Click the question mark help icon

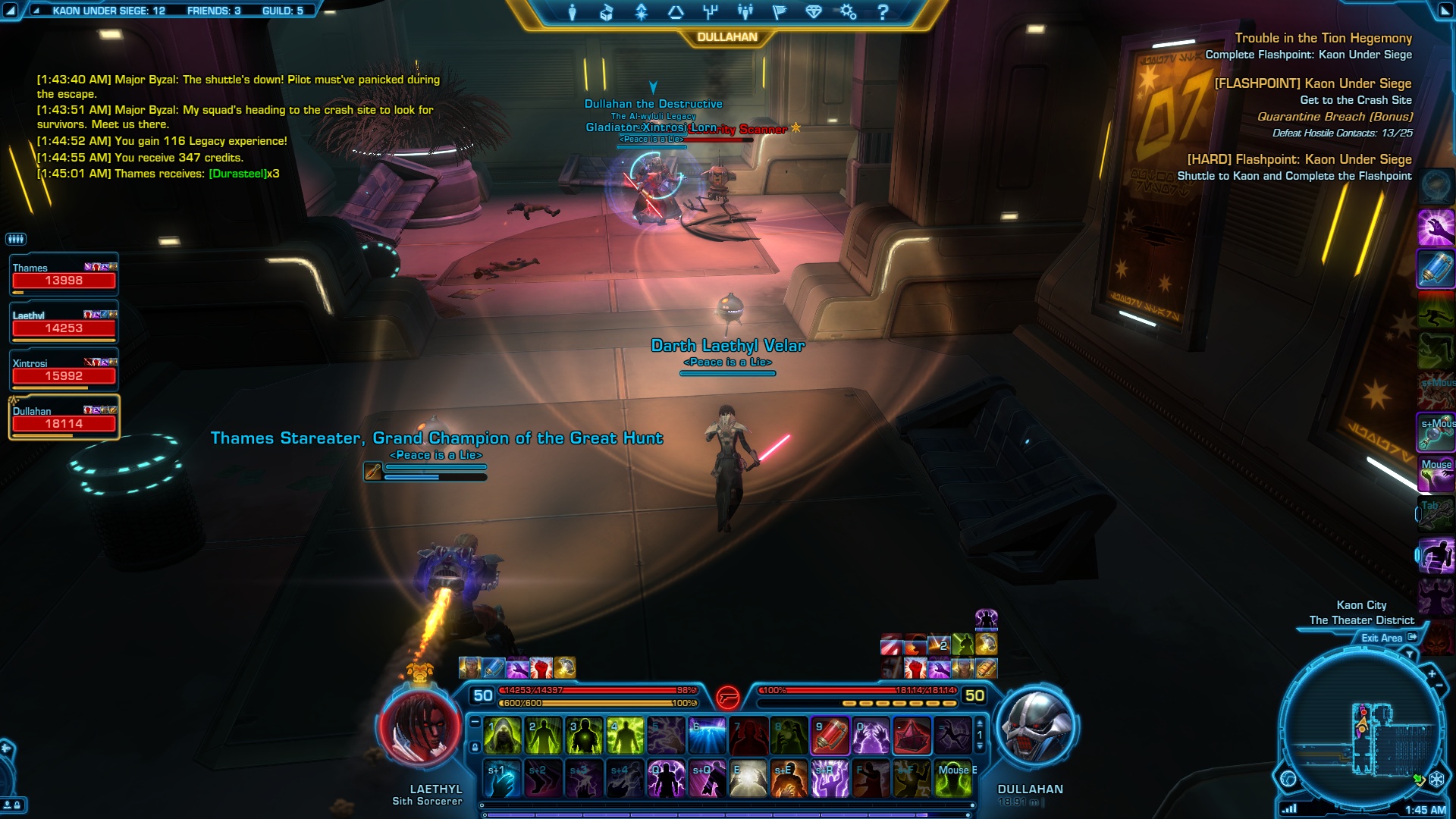pyautogui.click(x=883, y=12)
